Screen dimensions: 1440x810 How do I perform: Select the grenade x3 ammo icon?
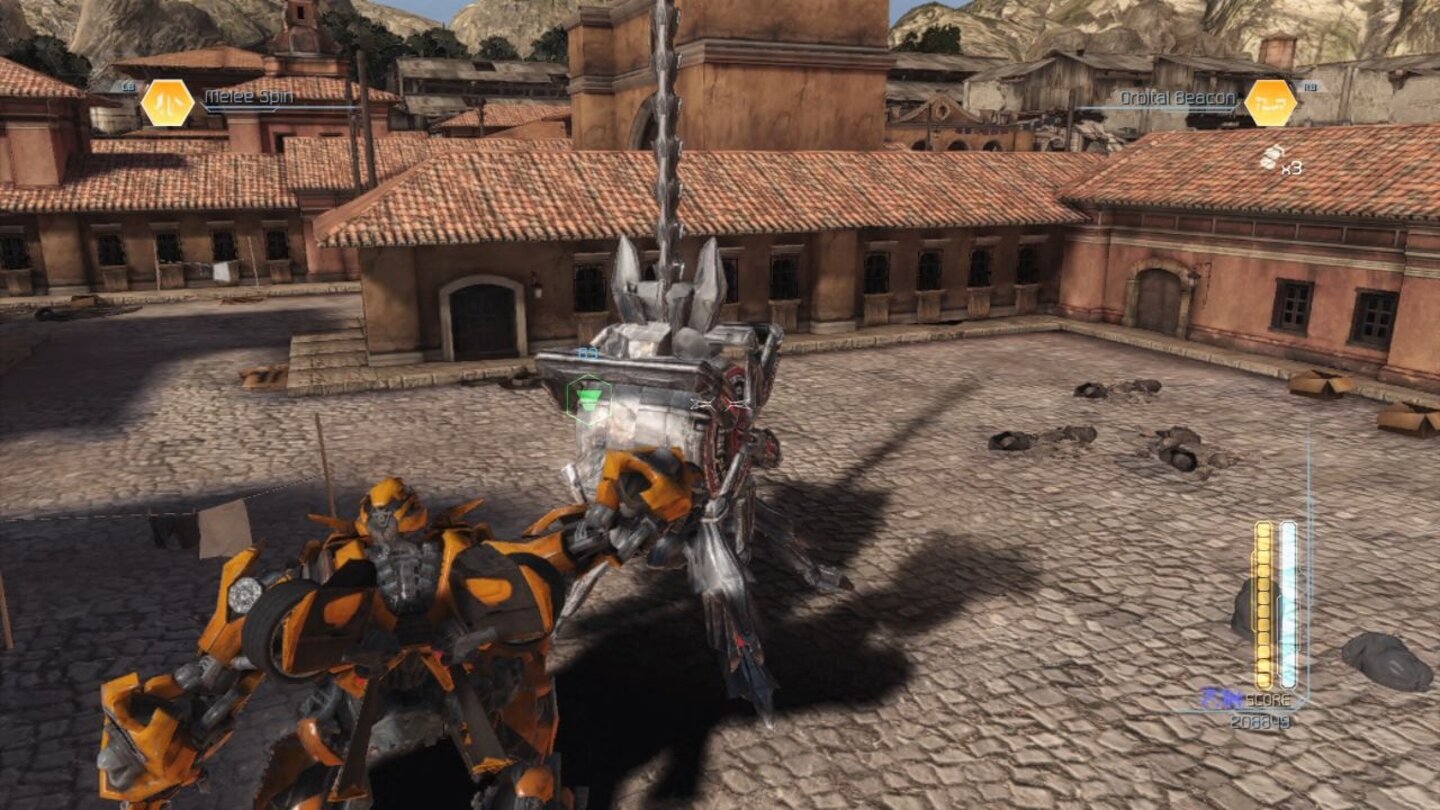click(1278, 160)
